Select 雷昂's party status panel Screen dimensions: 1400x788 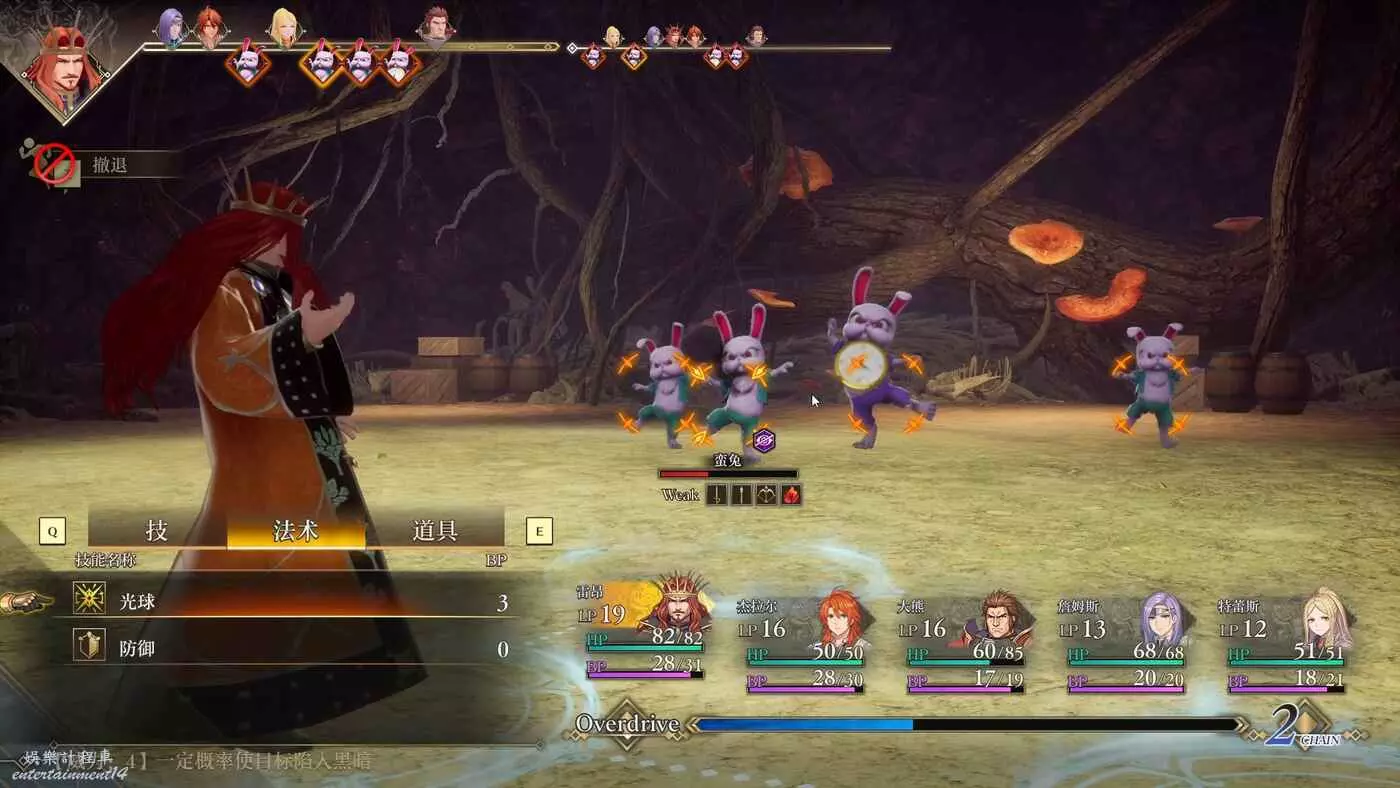point(645,634)
